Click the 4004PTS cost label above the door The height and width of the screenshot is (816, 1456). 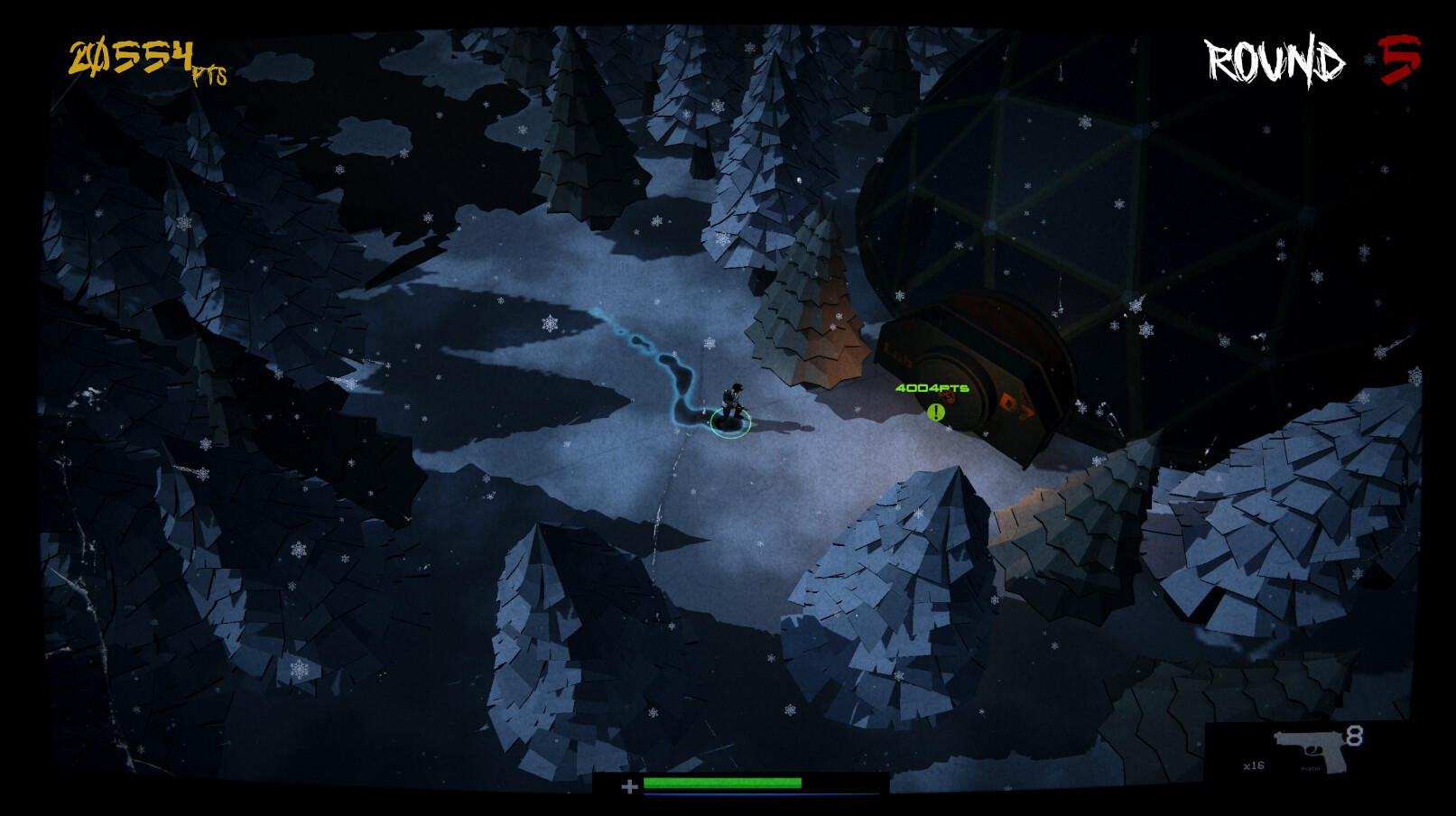pos(931,386)
